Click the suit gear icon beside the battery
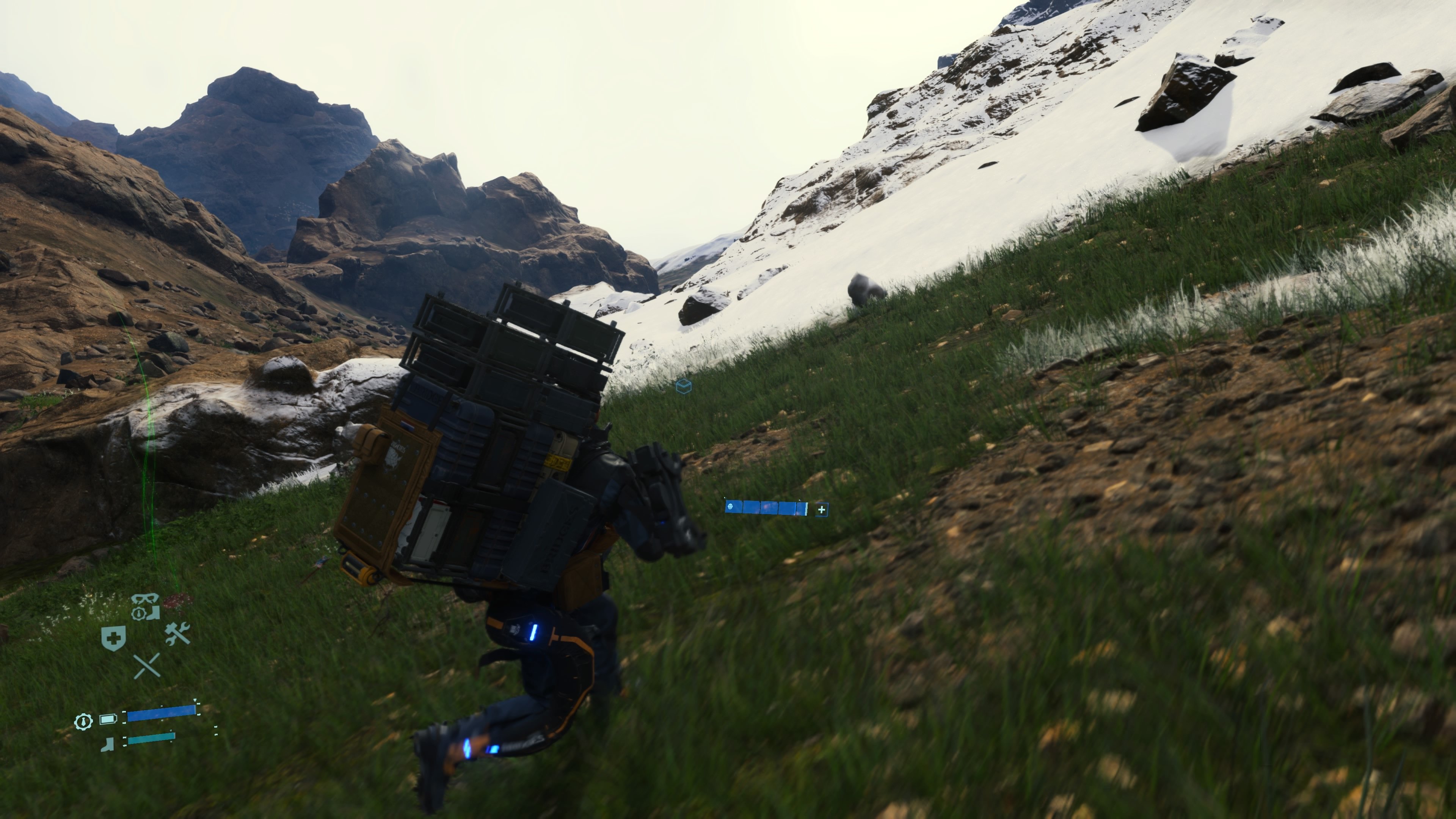This screenshot has height=819, width=1456. pyautogui.click(x=84, y=722)
